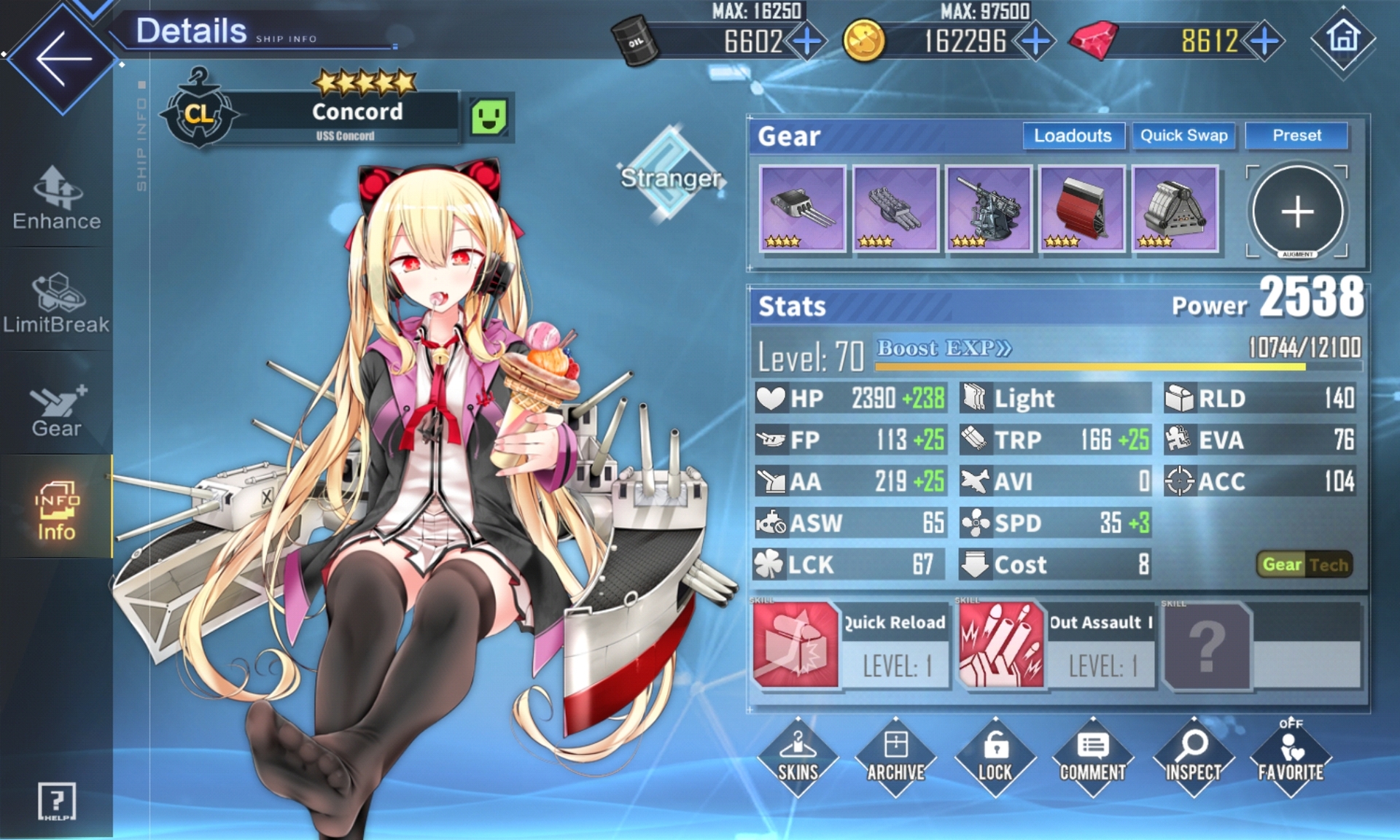This screenshot has width=1400, height=840.
Task: Choose the Quick Swap option
Action: click(1183, 136)
